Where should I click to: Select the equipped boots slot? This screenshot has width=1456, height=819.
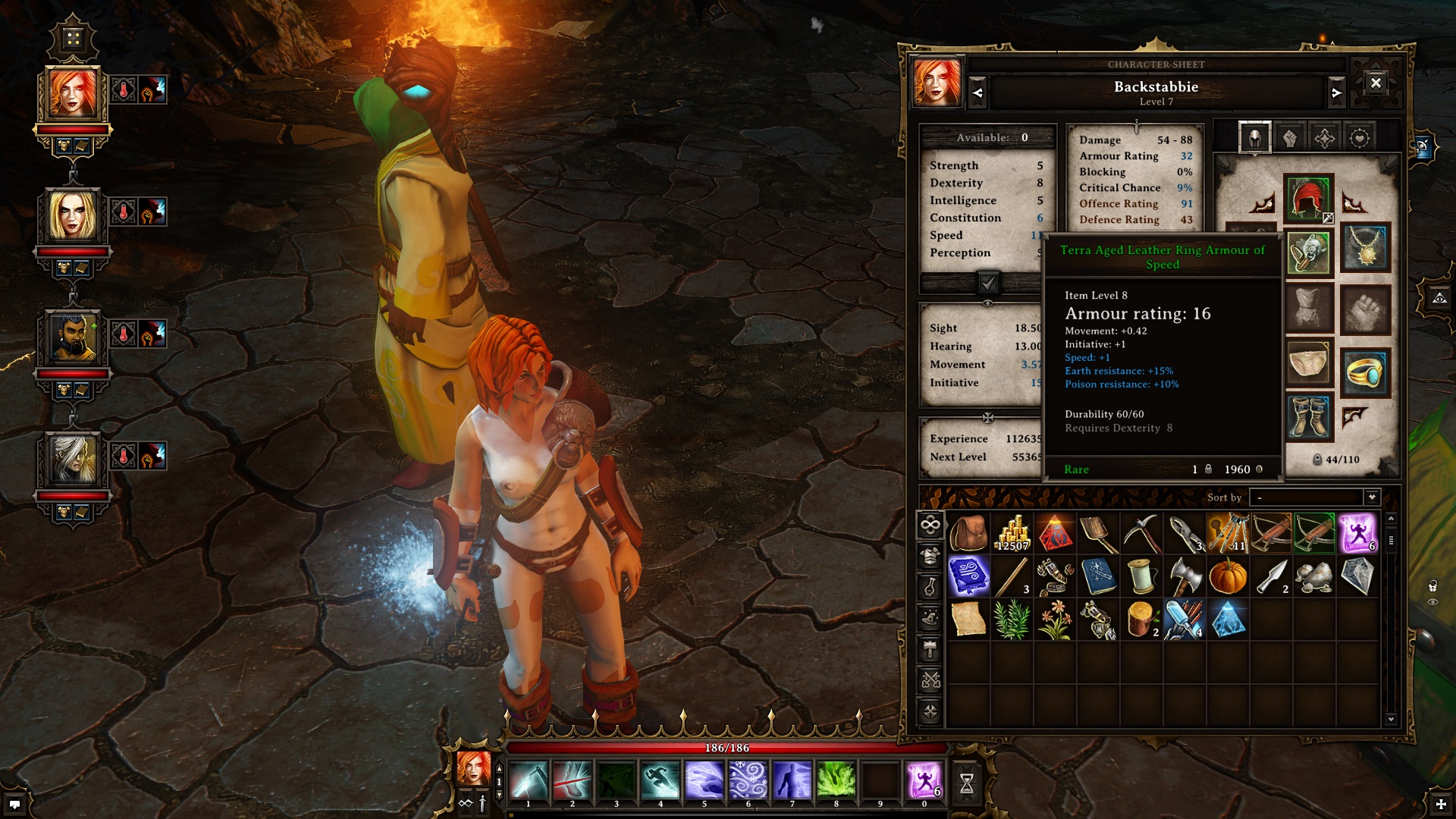point(1310,416)
